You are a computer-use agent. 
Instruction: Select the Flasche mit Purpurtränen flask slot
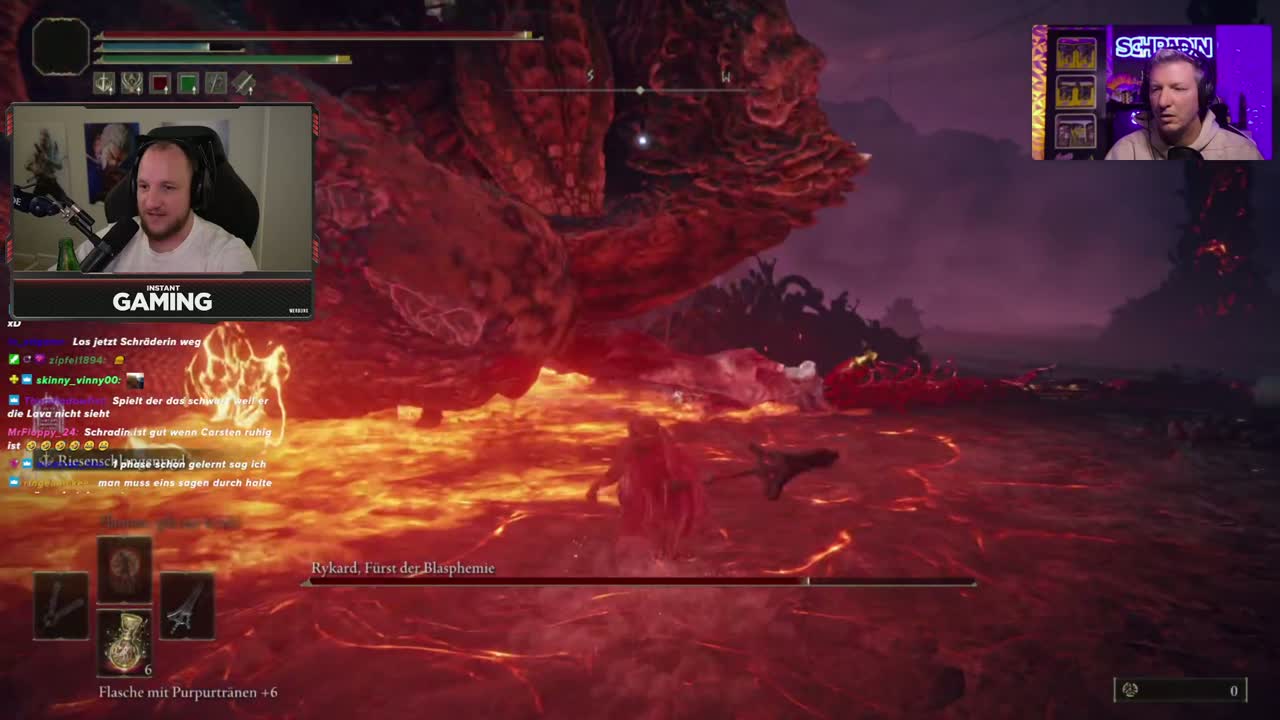tap(124, 643)
